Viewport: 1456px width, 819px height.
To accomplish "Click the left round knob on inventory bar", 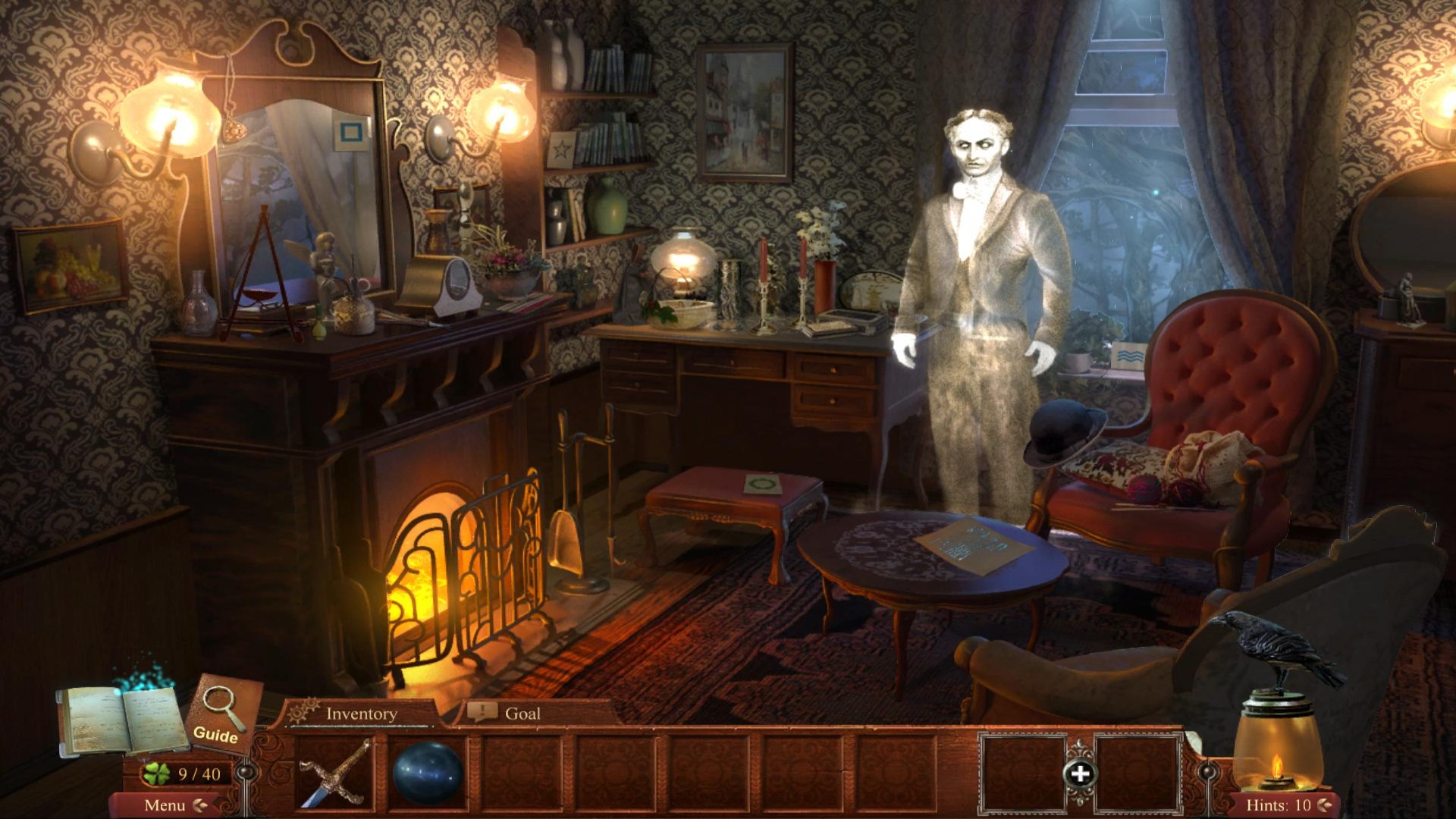I will tap(247, 773).
